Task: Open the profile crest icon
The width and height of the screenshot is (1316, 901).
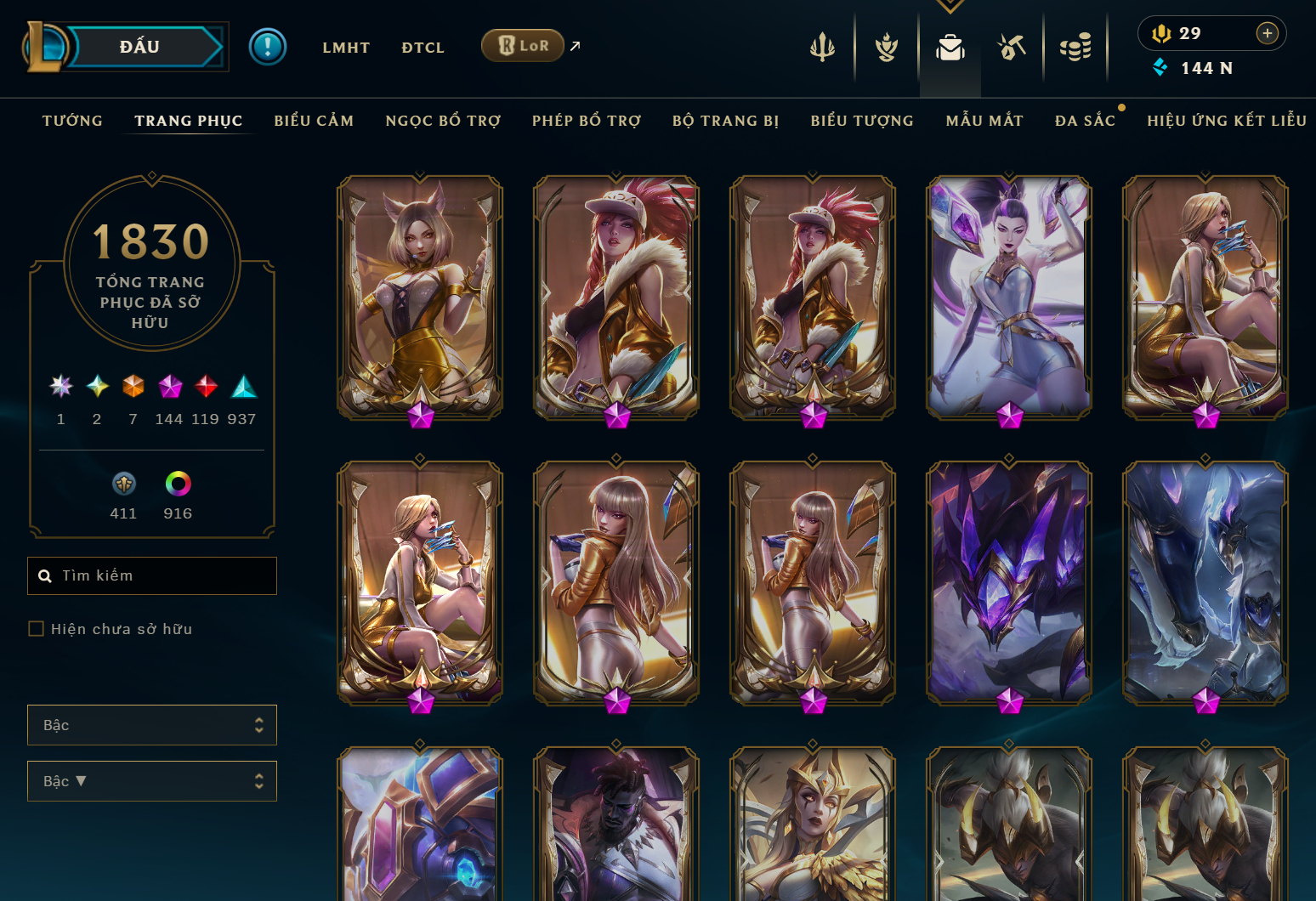Action: (x=885, y=47)
